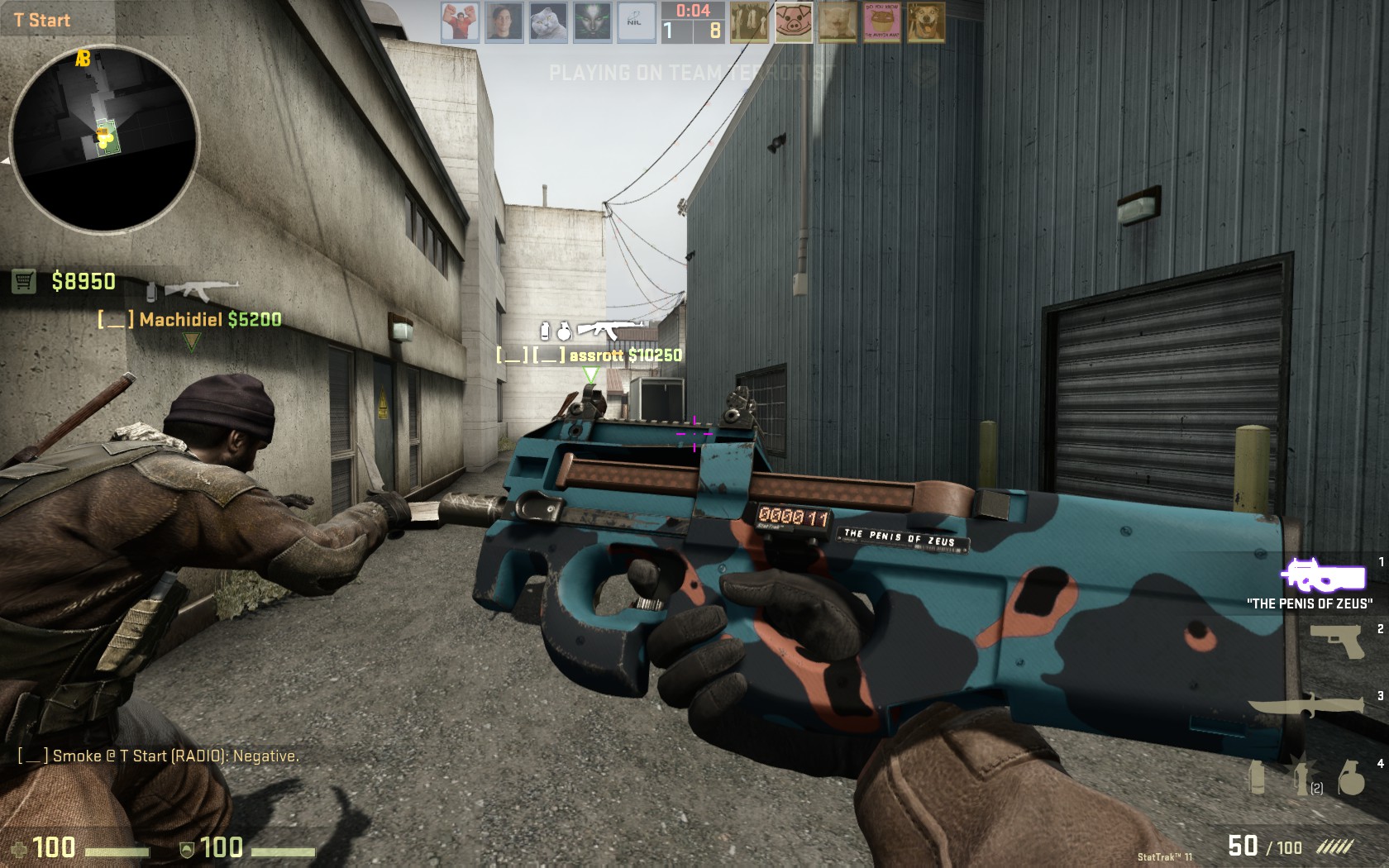
Task: Click the muffin man player avatar
Action: pyautogui.click(x=881, y=22)
